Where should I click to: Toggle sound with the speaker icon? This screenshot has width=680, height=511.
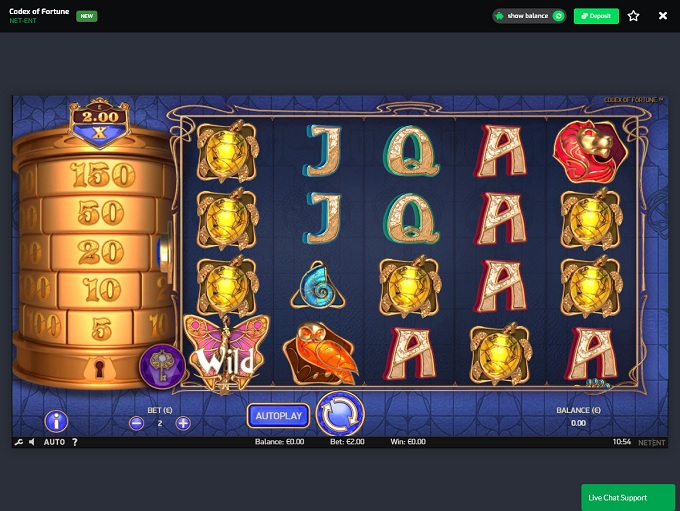point(31,442)
